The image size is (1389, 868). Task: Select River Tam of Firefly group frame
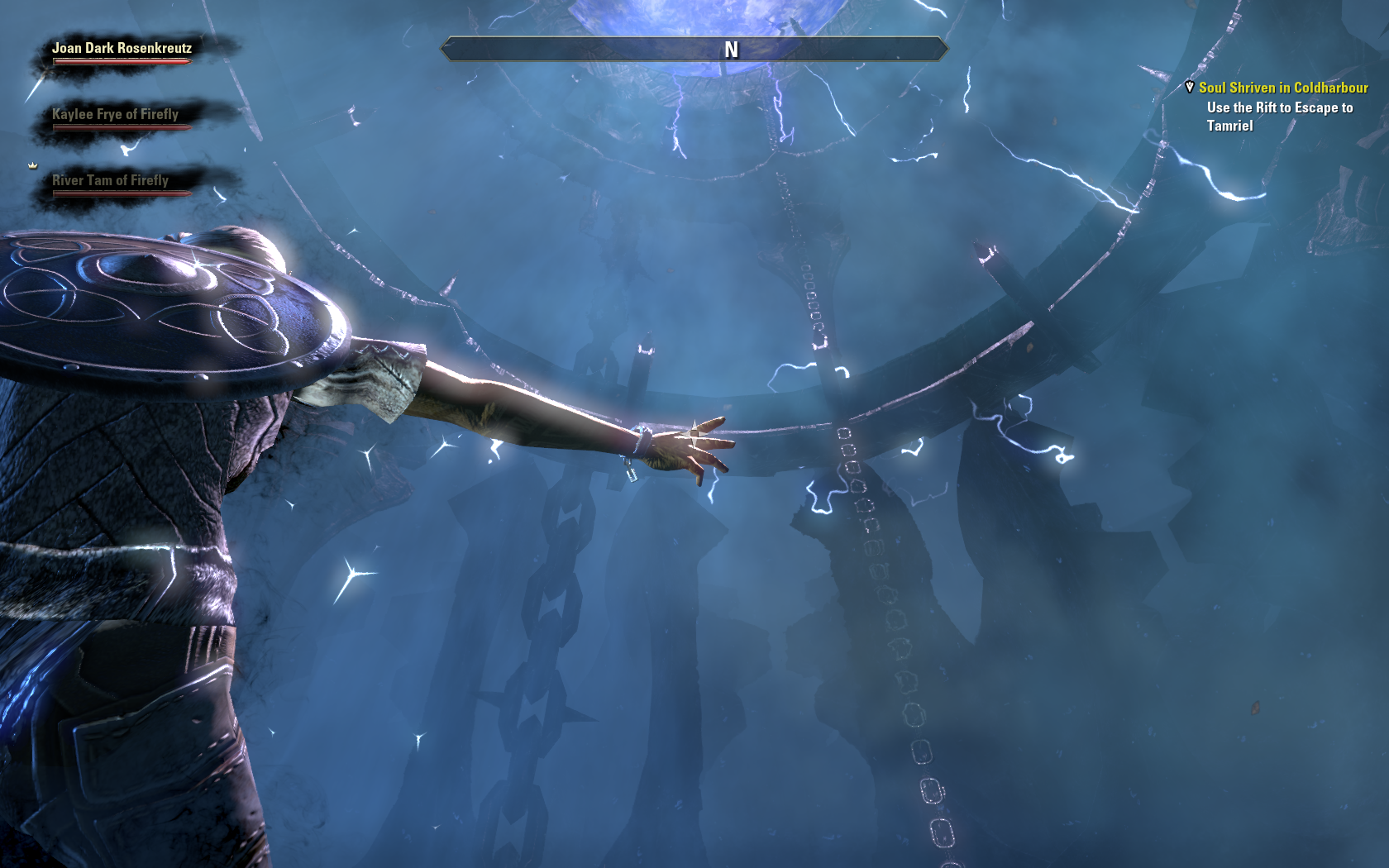[110, 181]
